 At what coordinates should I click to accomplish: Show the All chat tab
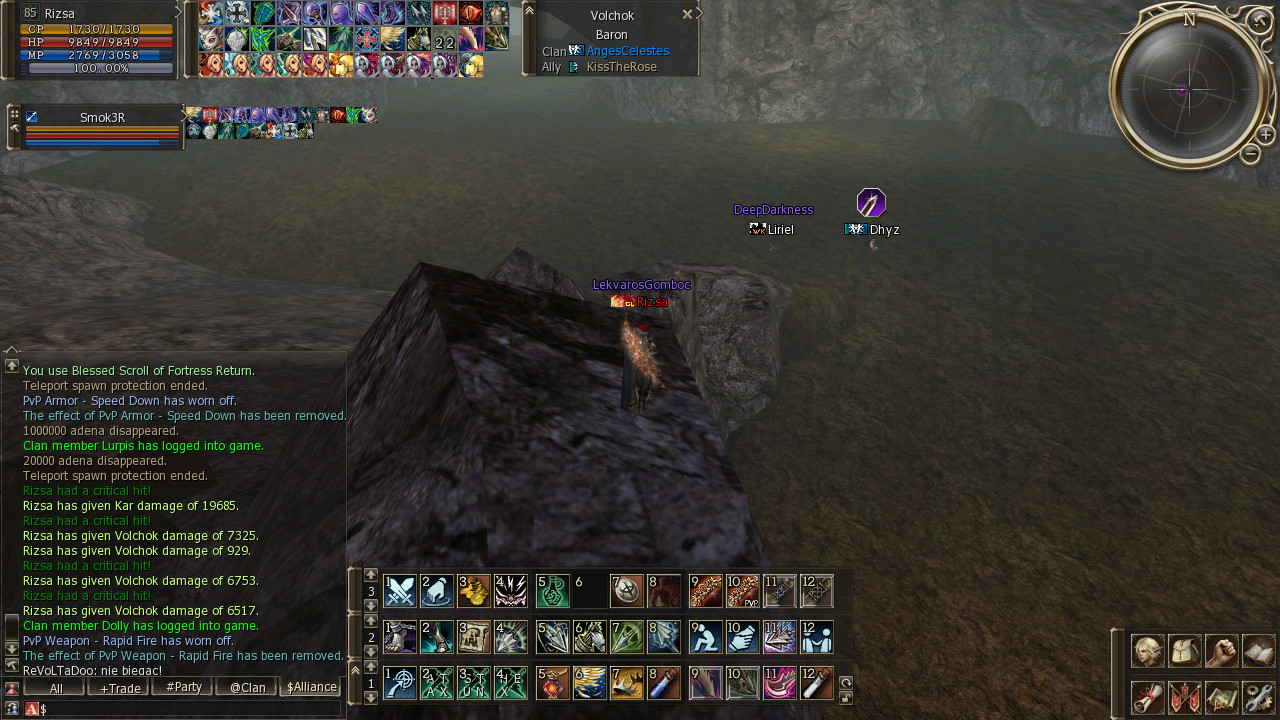point(54,688)
